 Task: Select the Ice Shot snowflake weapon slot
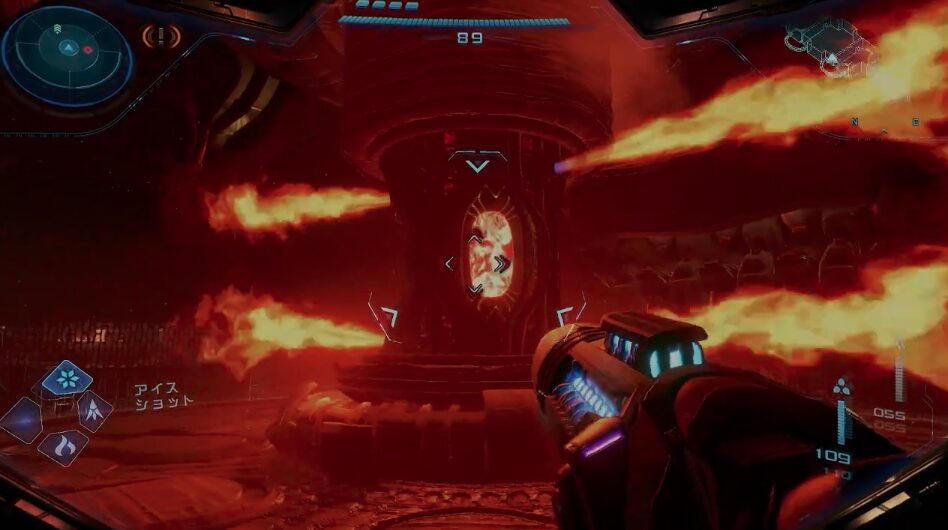67,378
